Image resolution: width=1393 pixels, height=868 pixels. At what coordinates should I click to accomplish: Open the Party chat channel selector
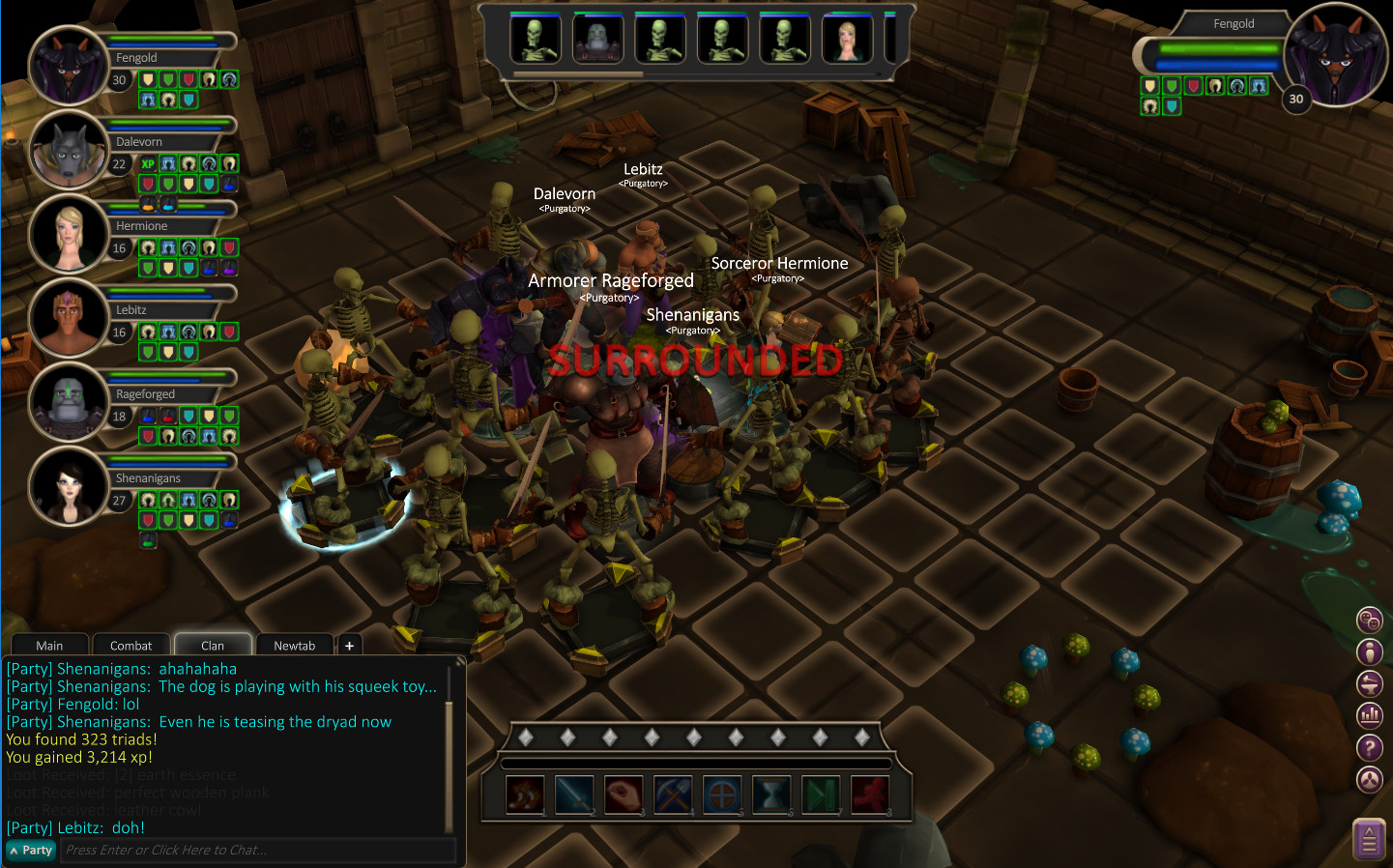(30, 851)
